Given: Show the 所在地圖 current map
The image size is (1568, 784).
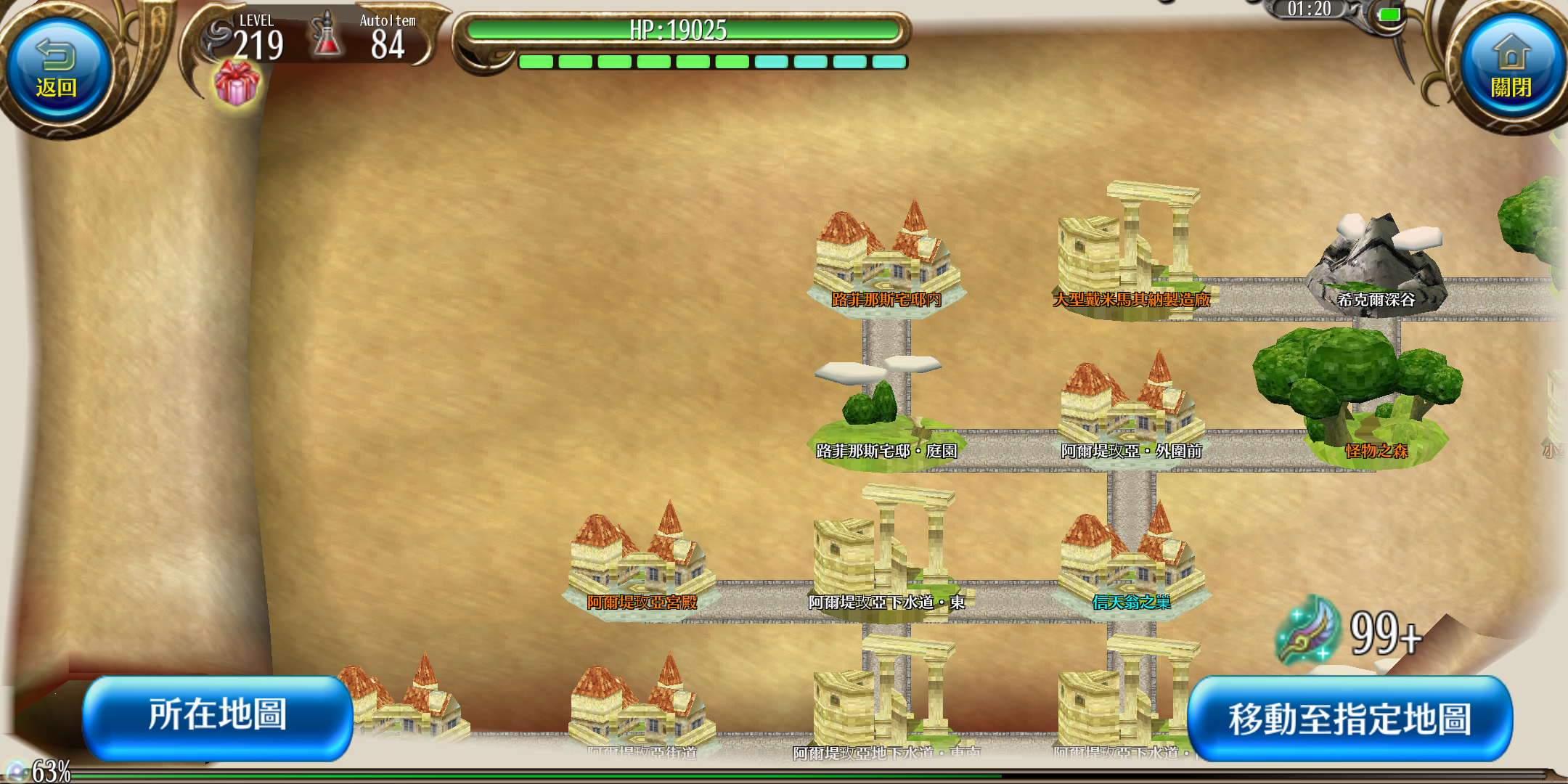Looking at the screenshot, I should pyautogui.click(x=217, y=716).
